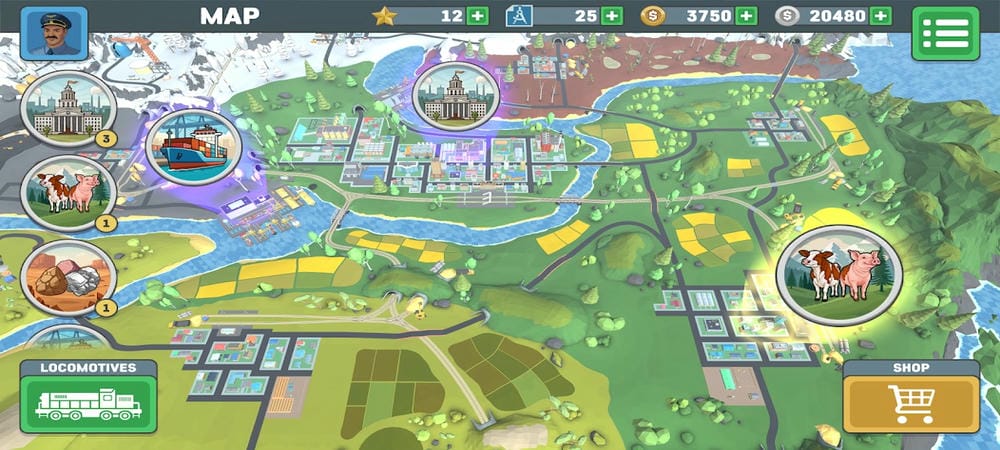1000x450 pixels.
Task: Add more stars with the plus button
Action: click(x=477, y=16)
